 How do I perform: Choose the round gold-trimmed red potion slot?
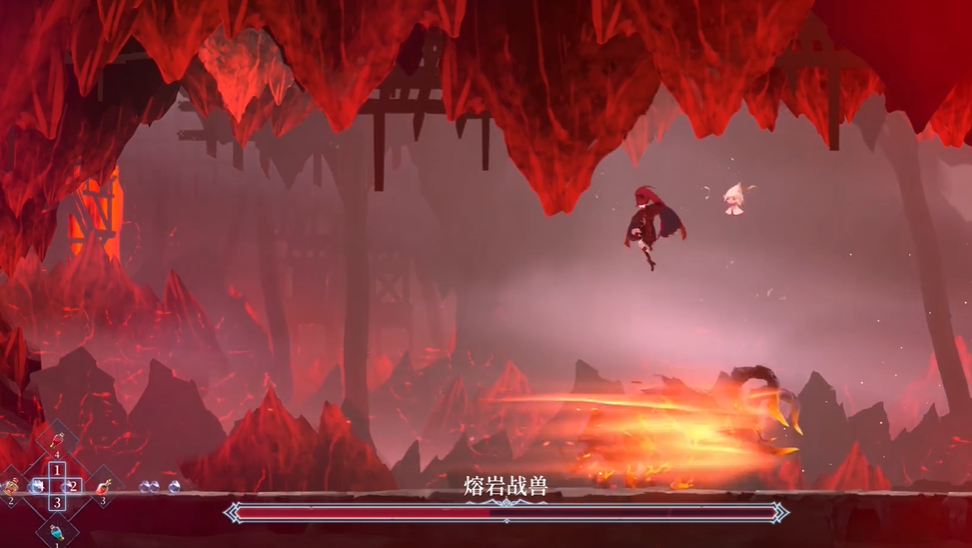tap(11, 487)
